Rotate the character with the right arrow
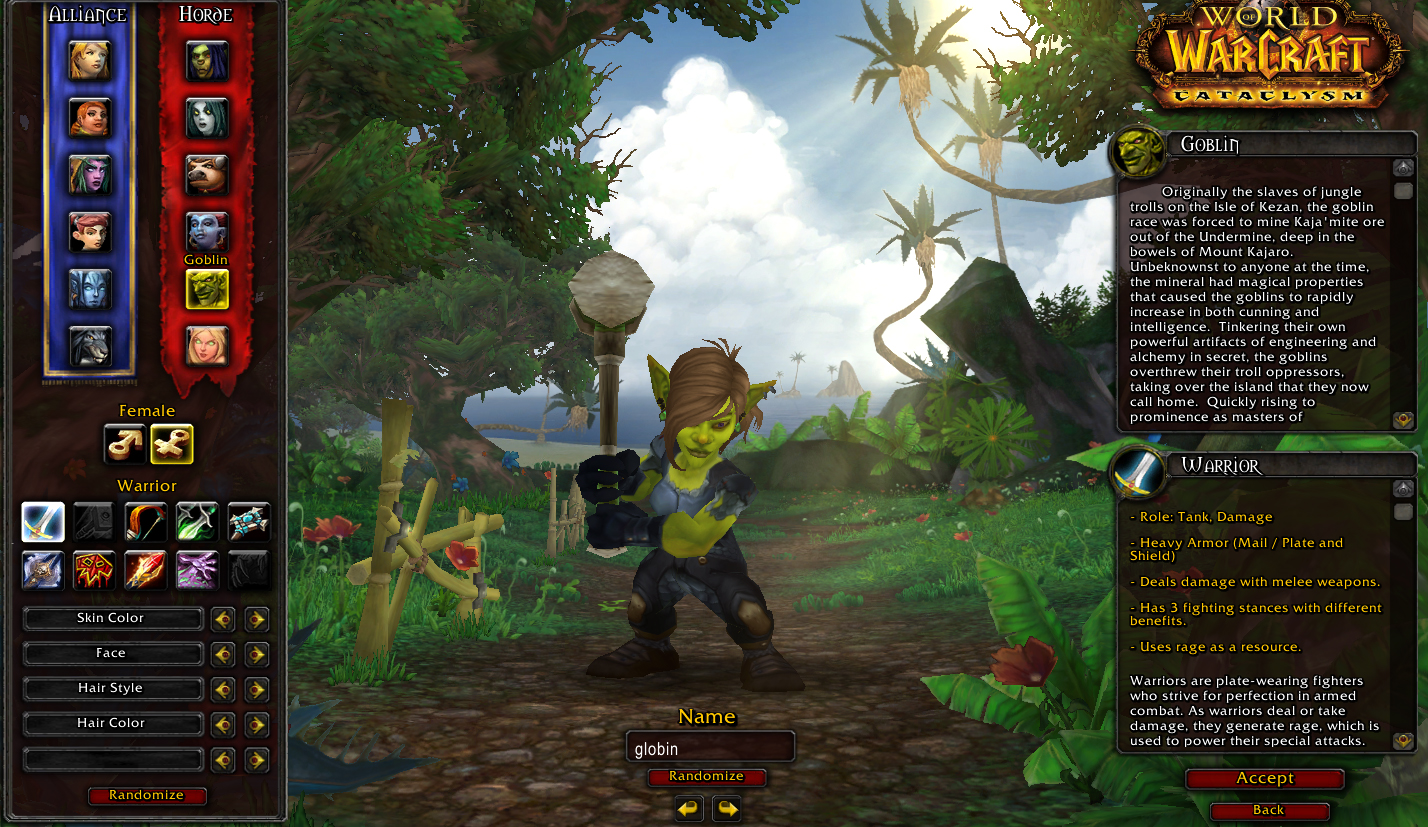Image resolution: width=1428 pixels, height=827 pixels. [727, 808]
